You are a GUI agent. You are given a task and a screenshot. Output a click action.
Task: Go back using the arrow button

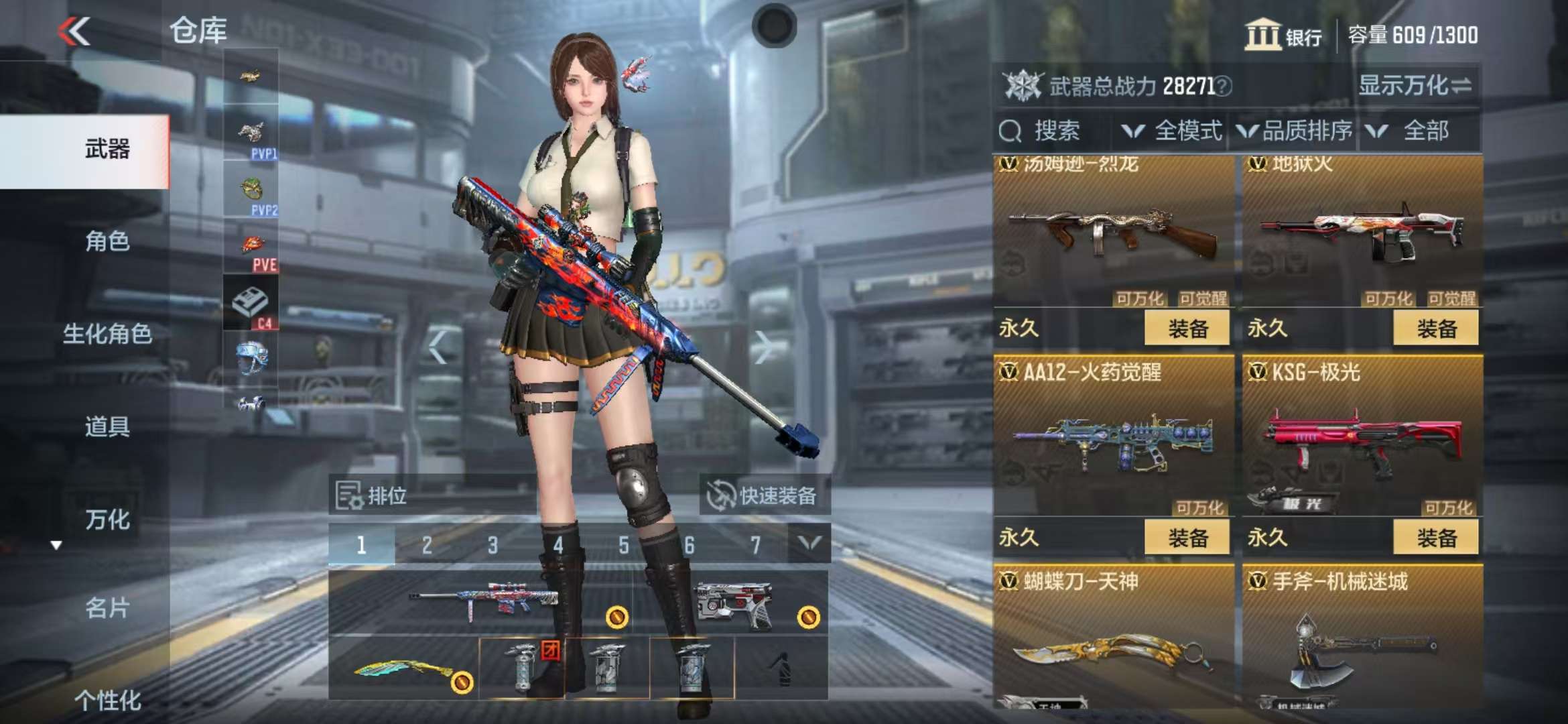[x=74, y=32]
